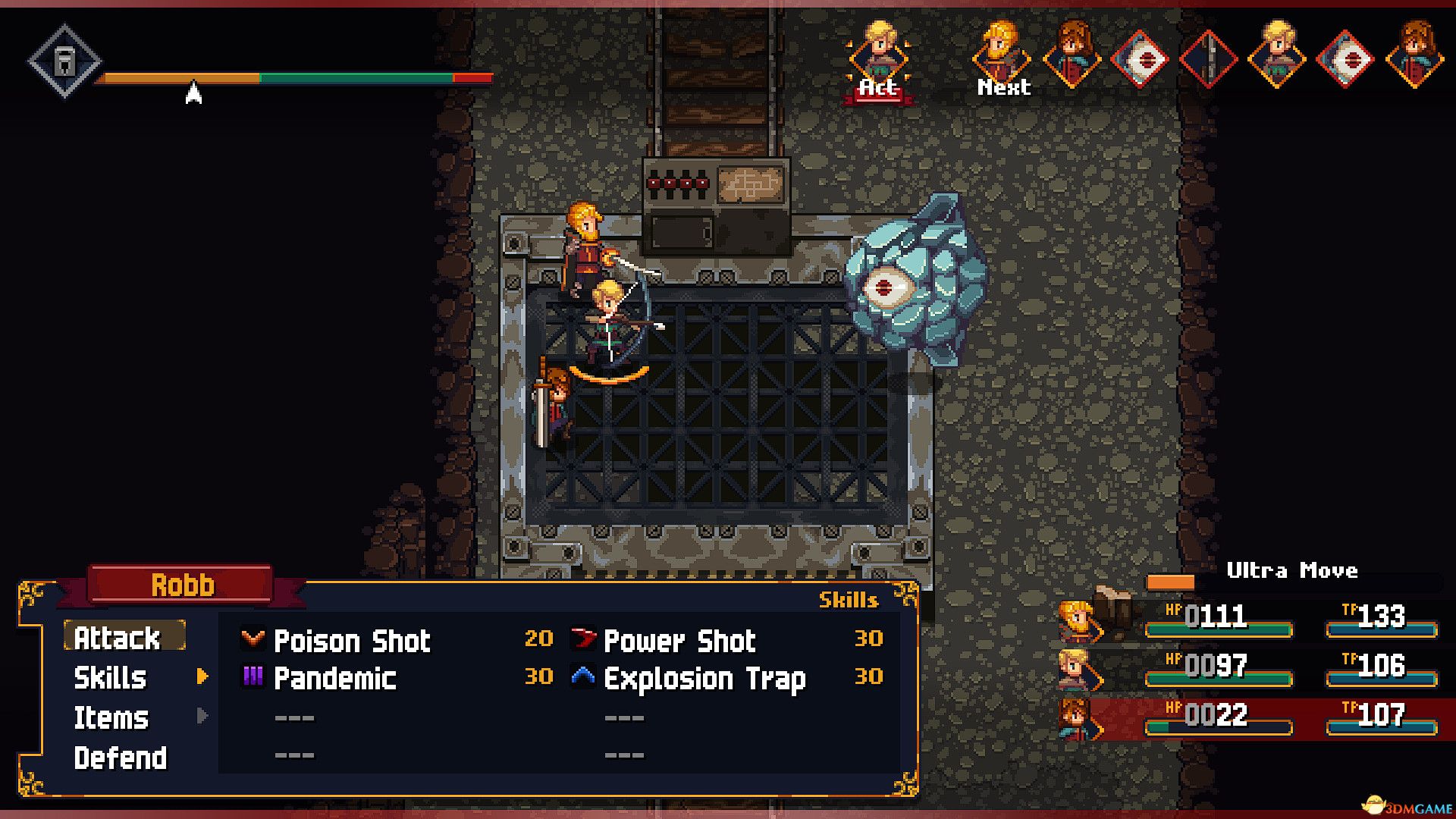Viewport: 1456px width, 819px height.
Task: Open the Items submenu
Action: (111, 717)
